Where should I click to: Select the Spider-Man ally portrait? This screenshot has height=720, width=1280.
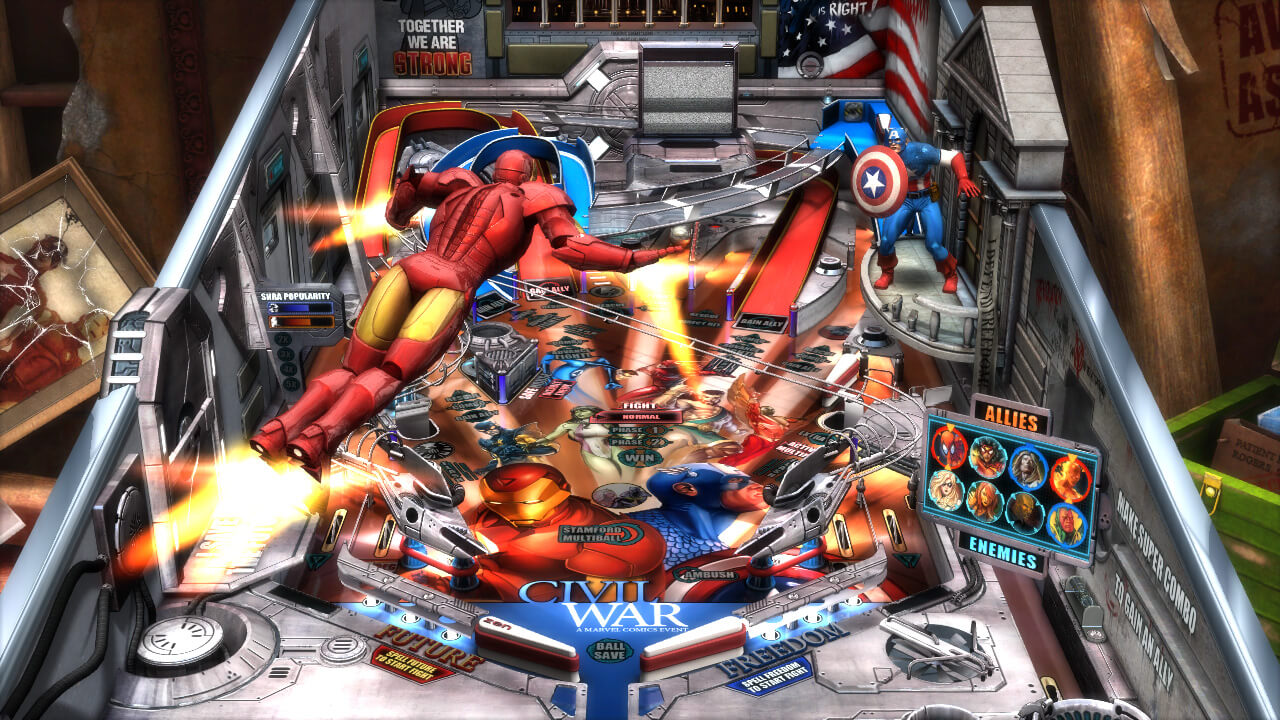click(x=950, y=450)
